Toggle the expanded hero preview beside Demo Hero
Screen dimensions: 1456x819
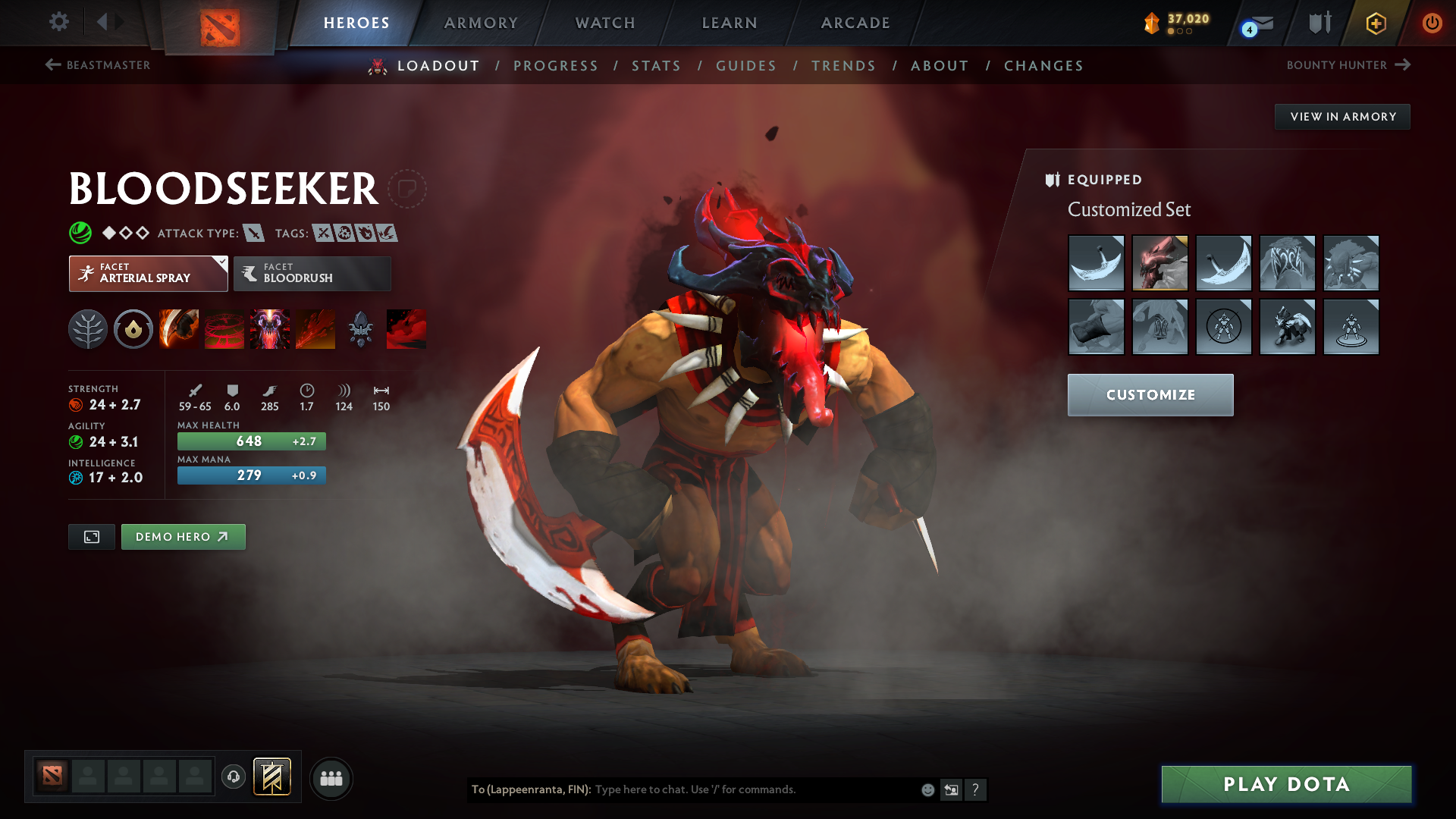pyautogui.click(x=91, y=536)
